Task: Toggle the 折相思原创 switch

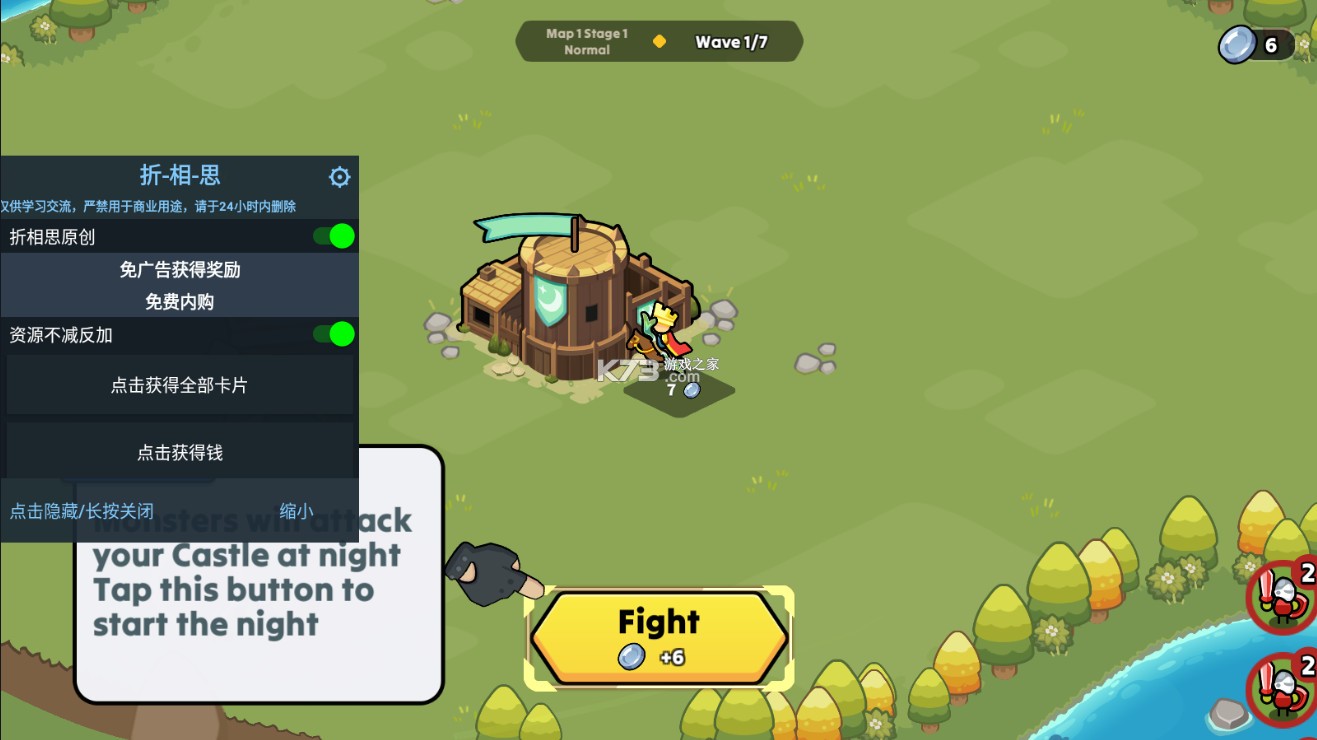Action: click(334, 236)
